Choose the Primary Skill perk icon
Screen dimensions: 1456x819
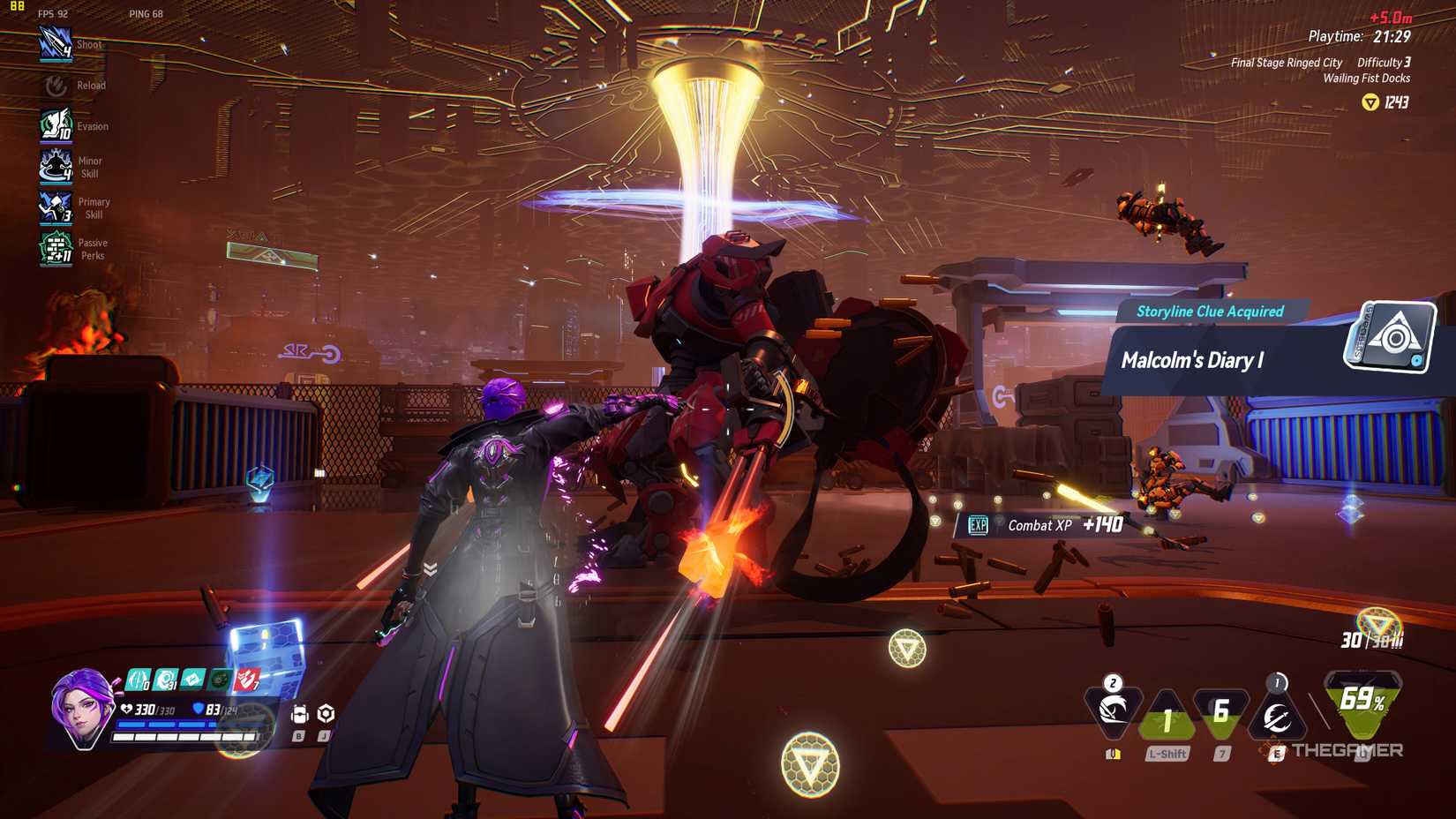click(56, 207)
